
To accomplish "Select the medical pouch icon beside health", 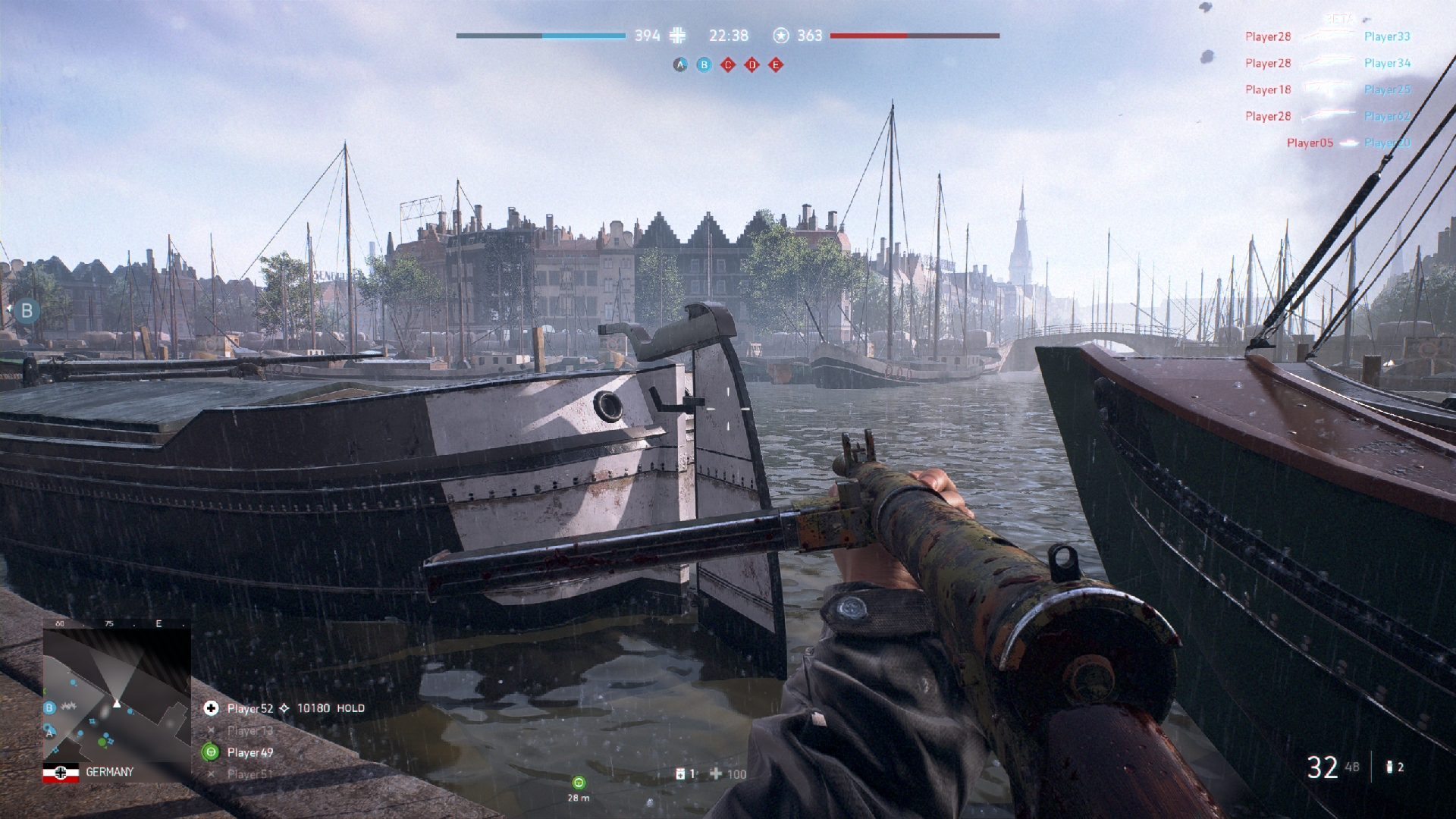I will pyautogui.click(x=681, y=774).
